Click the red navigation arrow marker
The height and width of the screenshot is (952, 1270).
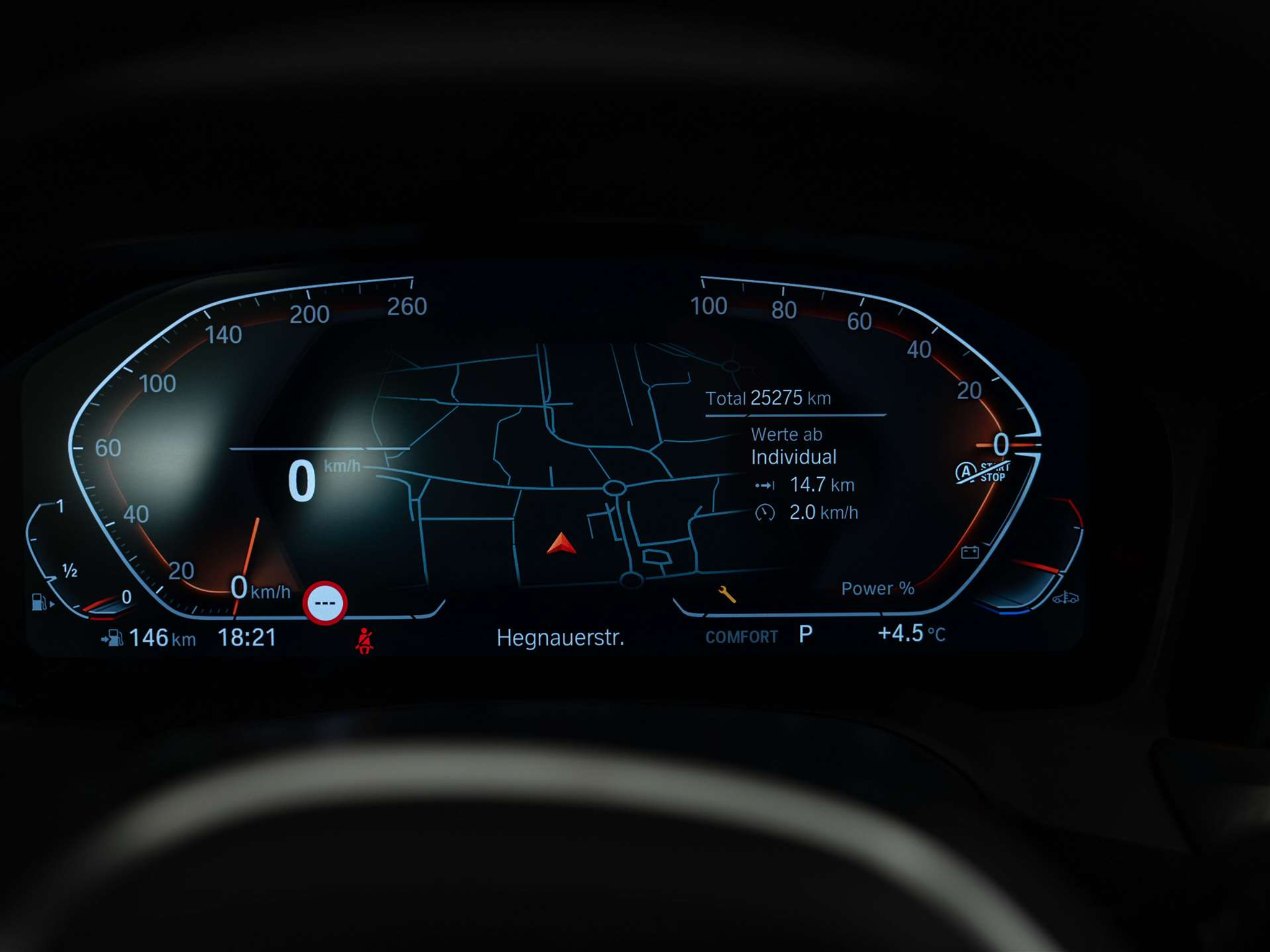click(x=562, y=544)
